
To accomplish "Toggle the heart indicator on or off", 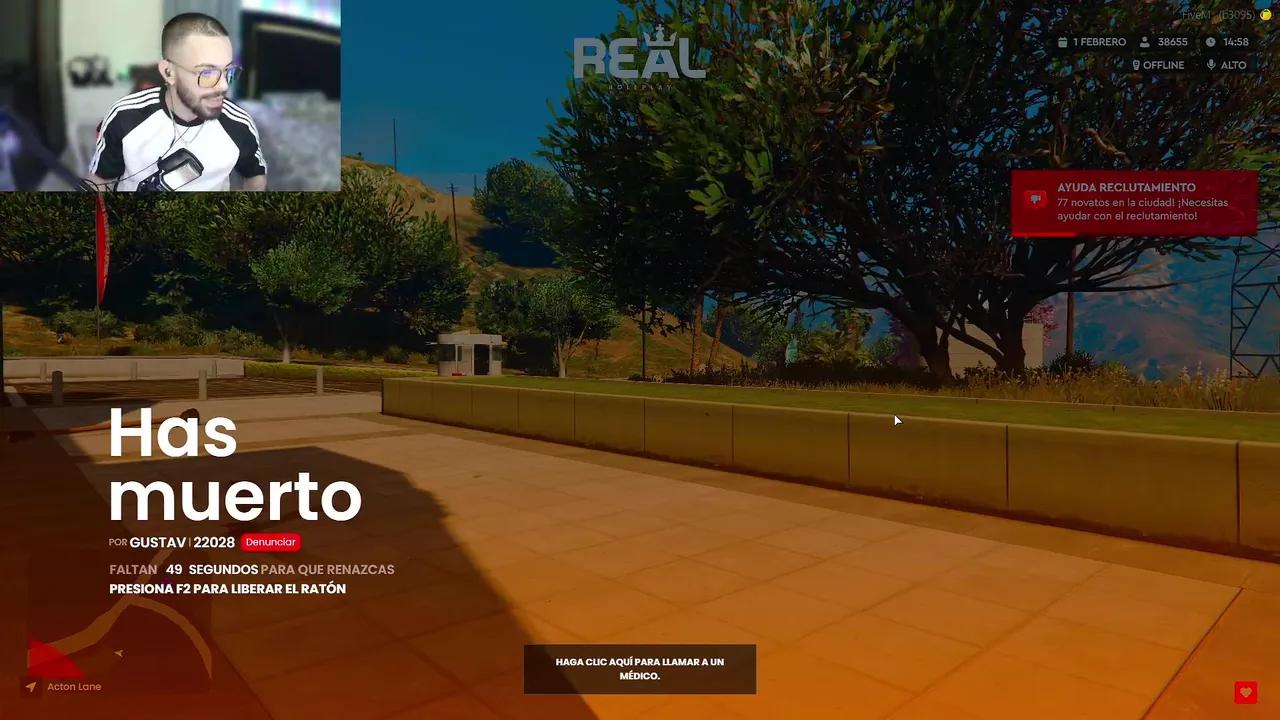I will [1245, 692].
